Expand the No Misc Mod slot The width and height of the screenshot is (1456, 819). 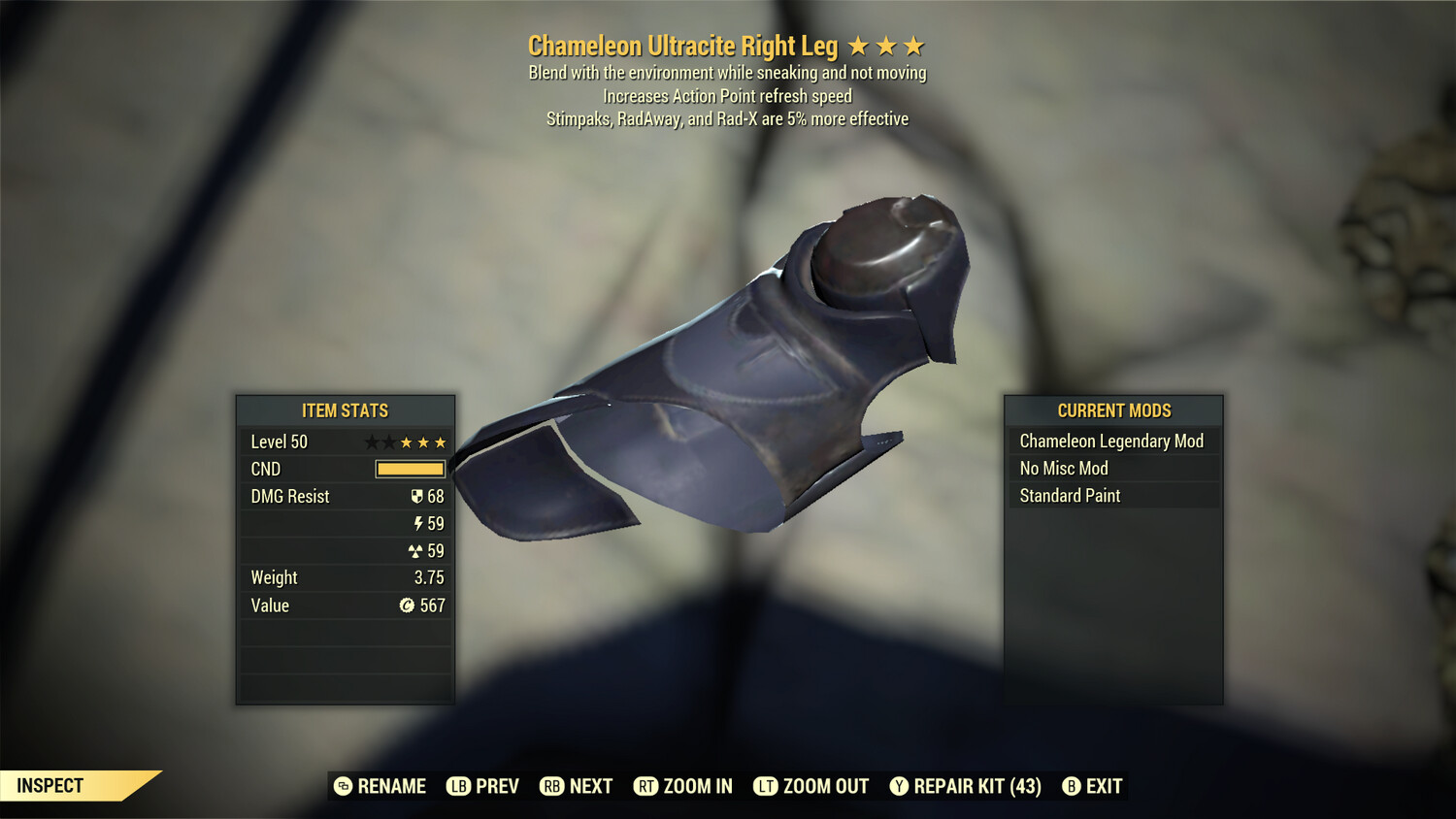point(1063,468)
